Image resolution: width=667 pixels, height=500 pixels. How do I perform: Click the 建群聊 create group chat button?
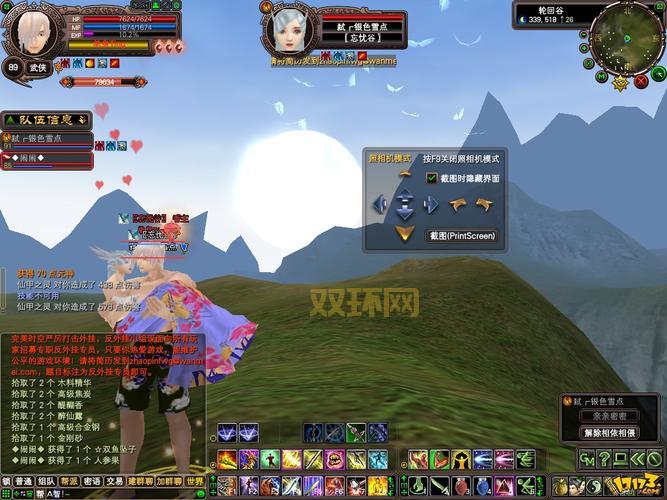(140, 481)
